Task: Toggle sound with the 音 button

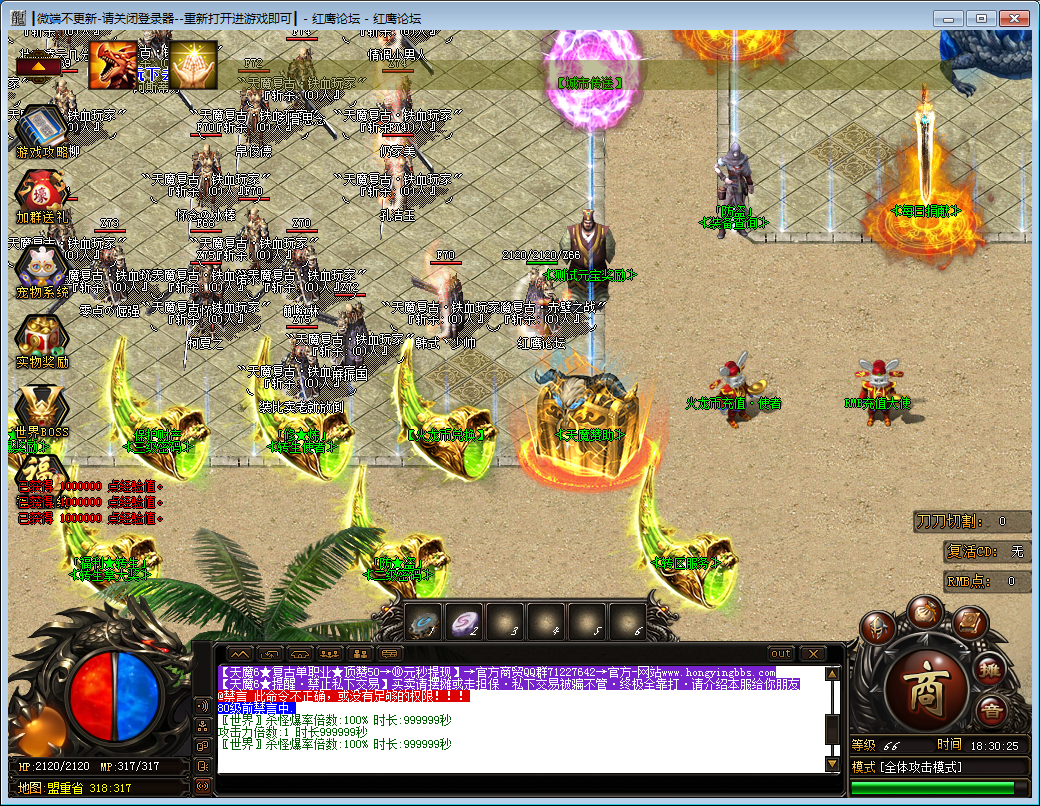Action: [991, 712]
